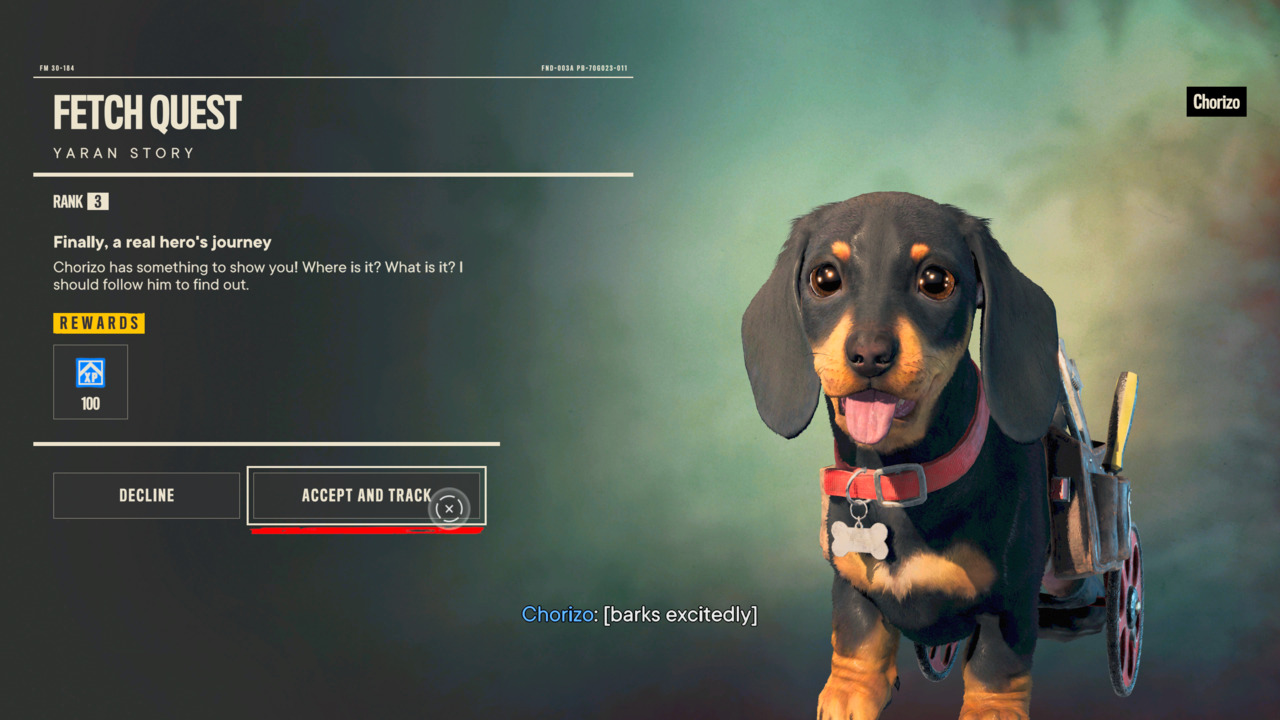Viewport: 1280px width, 720px height.
Task: Click Chorizo's name in the subtitle
Action: click(x=556, y=614)
